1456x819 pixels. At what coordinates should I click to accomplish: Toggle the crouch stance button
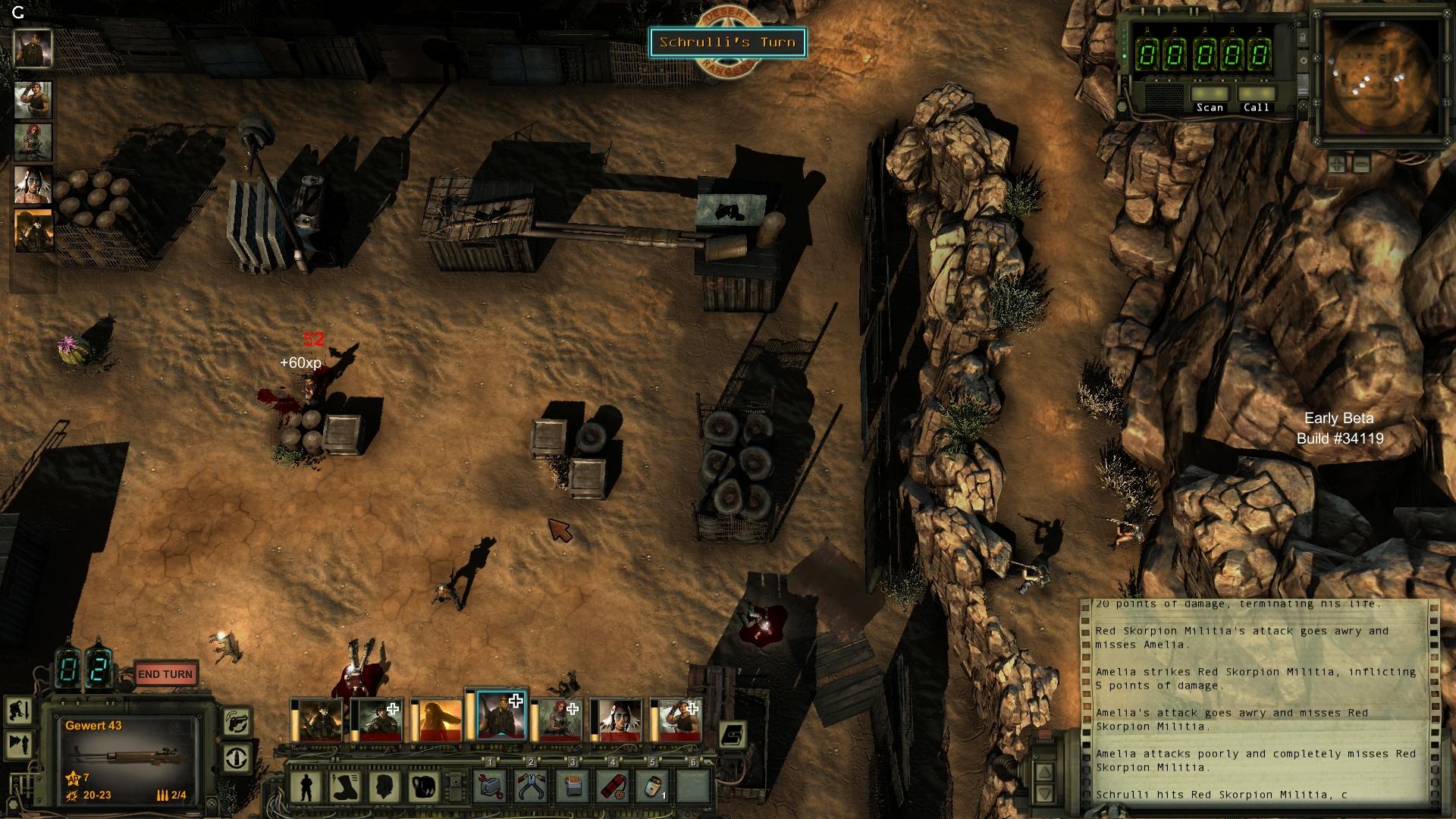[18, 712]
